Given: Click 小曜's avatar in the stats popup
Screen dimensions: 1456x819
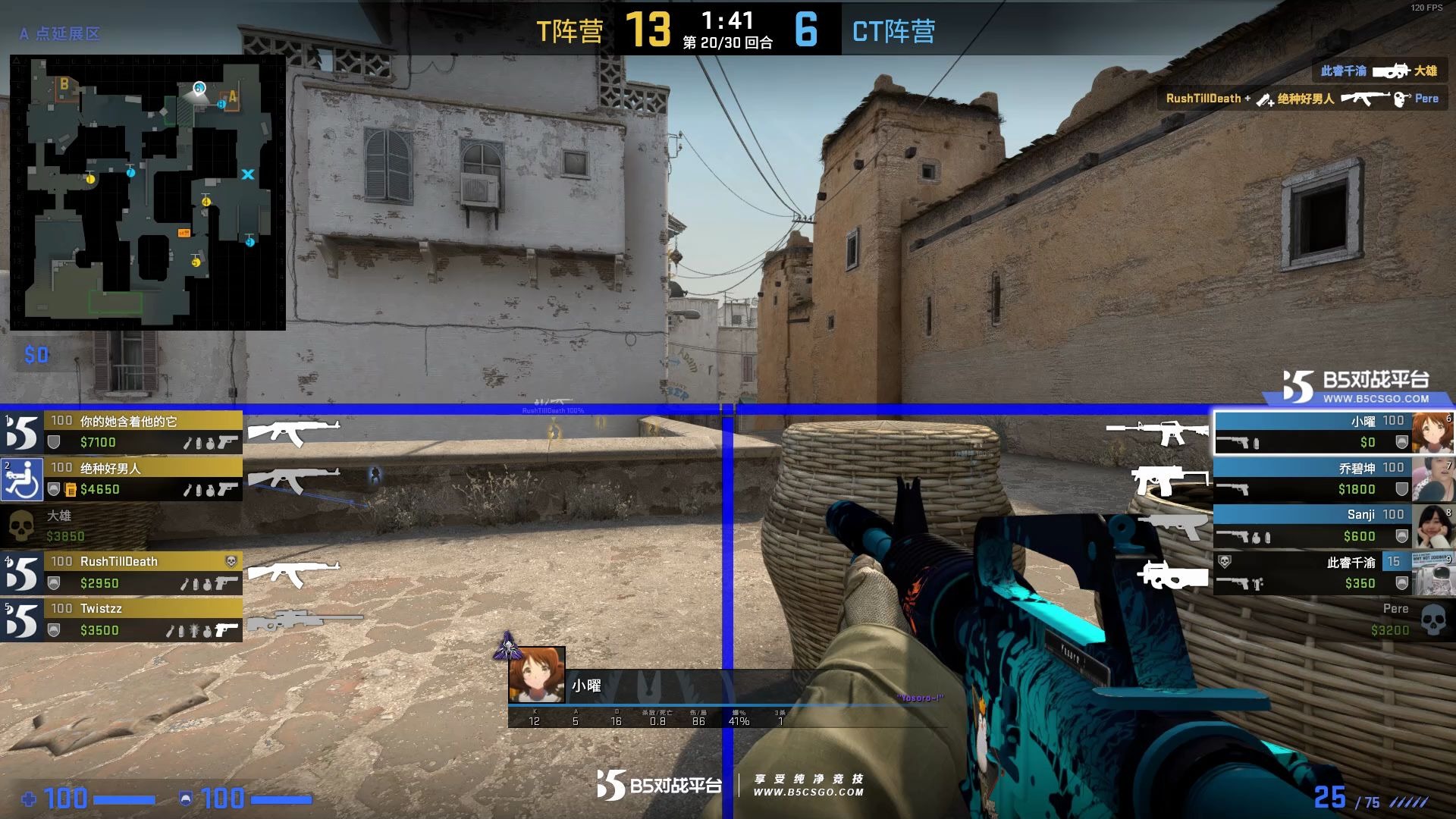Looking at the screenshot, I should pyautogui.click(x=536, y=674).
